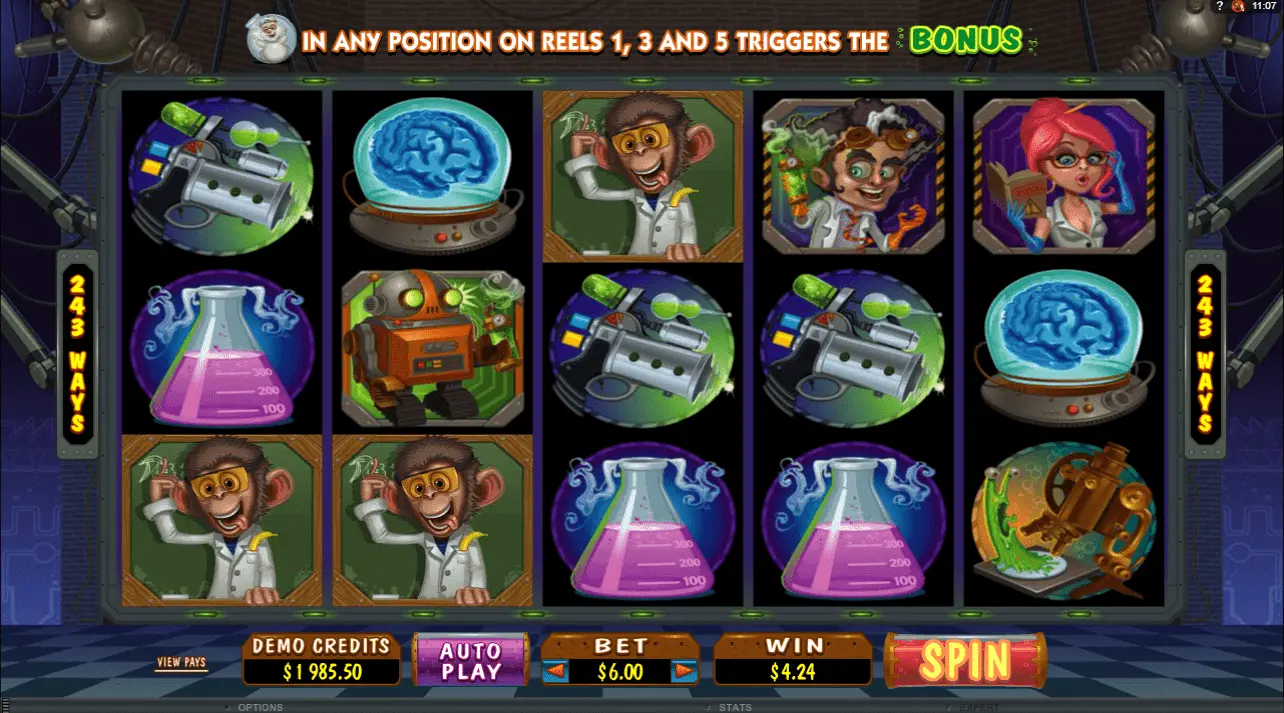Spin the reels with the SPIN button

click(x=965, y=660)
